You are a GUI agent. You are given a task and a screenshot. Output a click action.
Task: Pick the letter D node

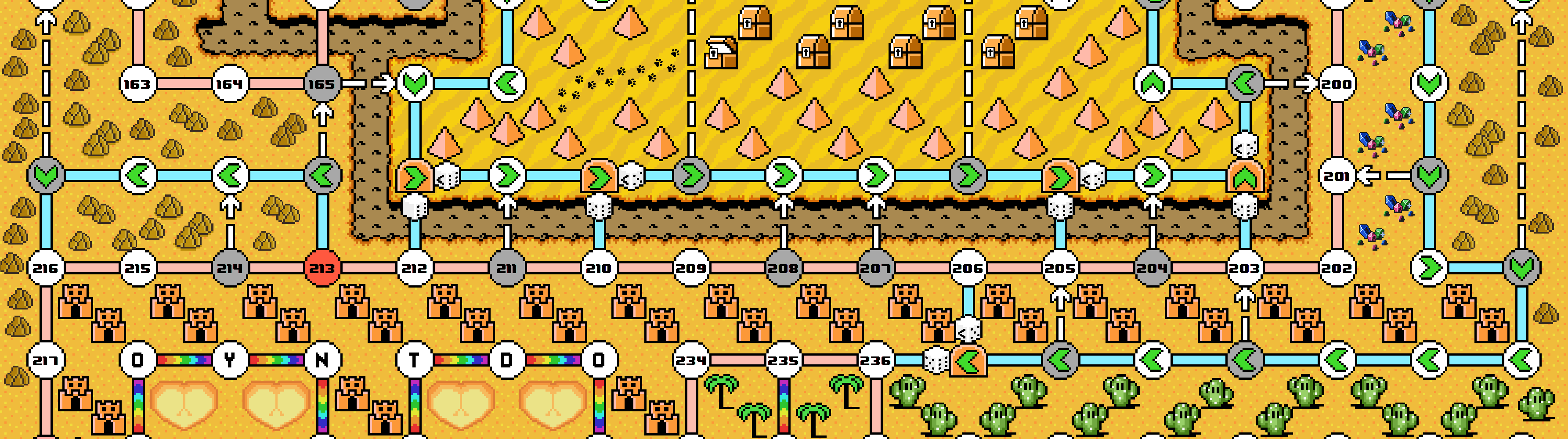[506, 360]
